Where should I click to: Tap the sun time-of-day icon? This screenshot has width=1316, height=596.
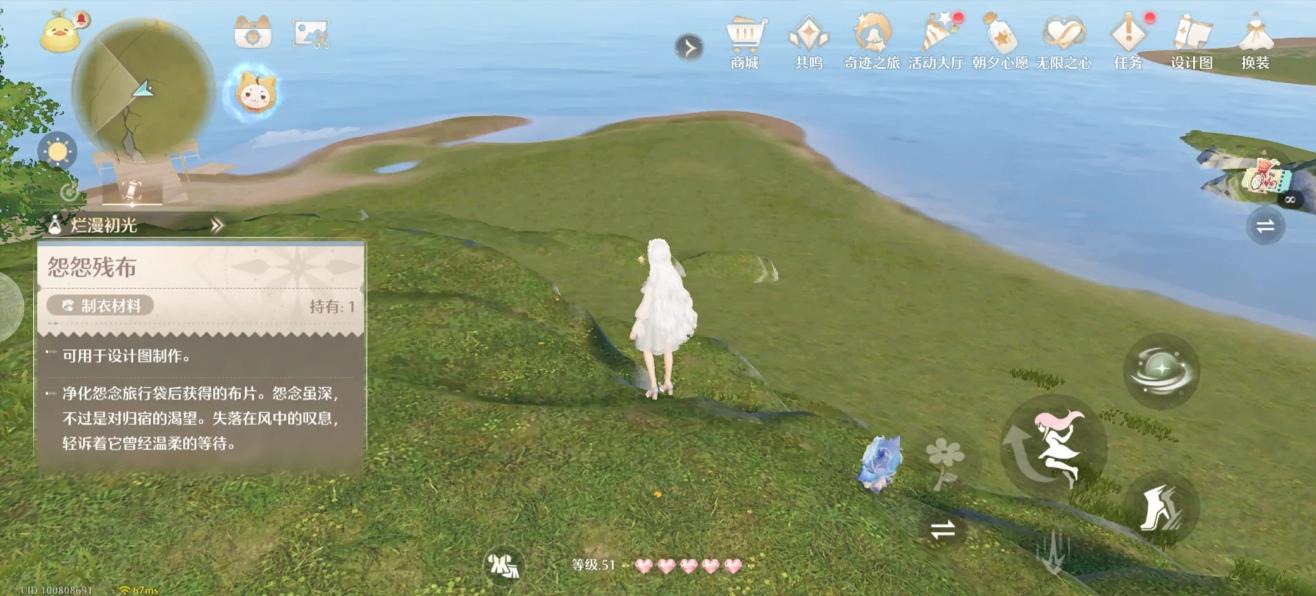pos(57,151)
